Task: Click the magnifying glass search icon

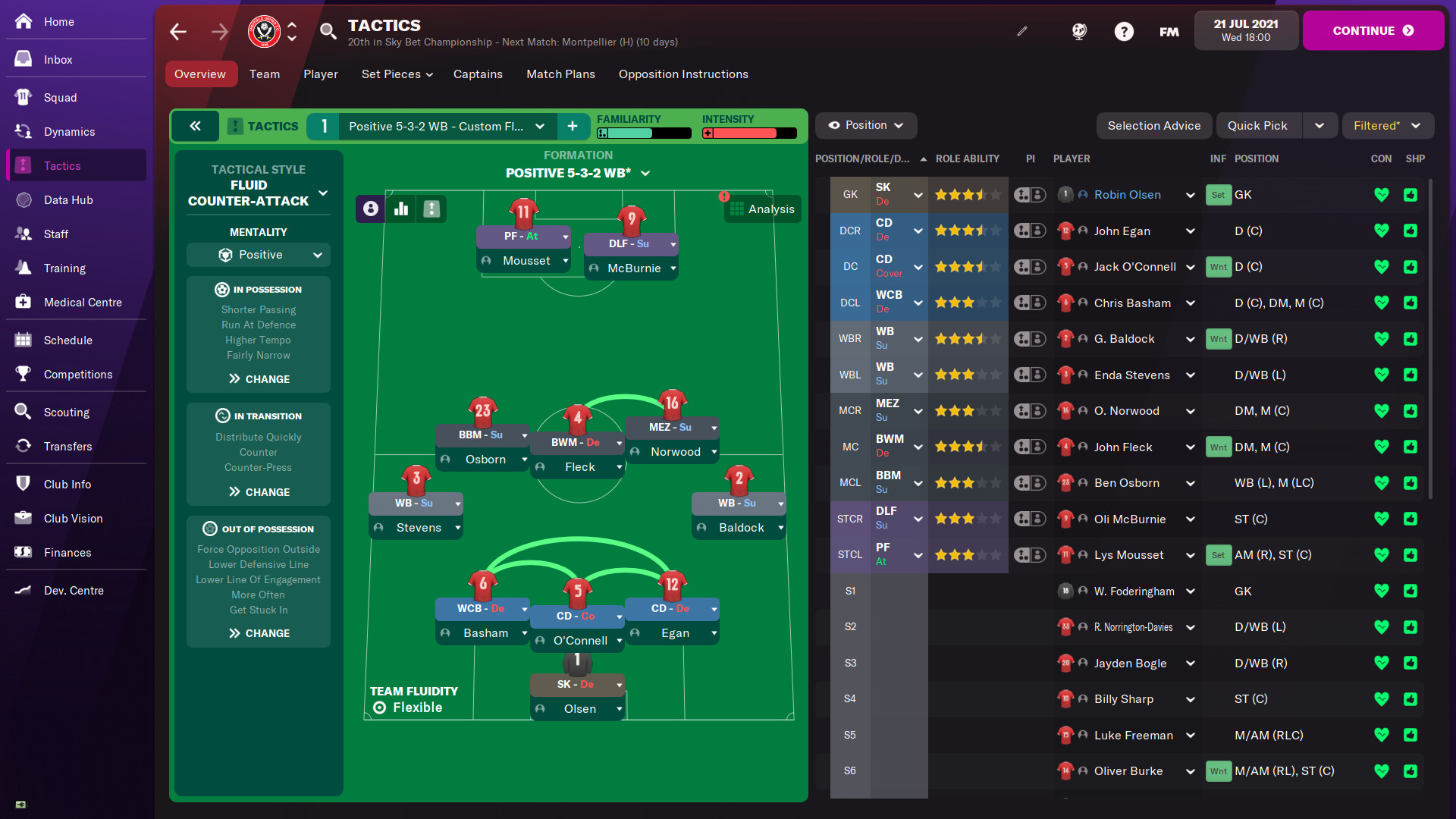Action: click(x=328, y=31)
